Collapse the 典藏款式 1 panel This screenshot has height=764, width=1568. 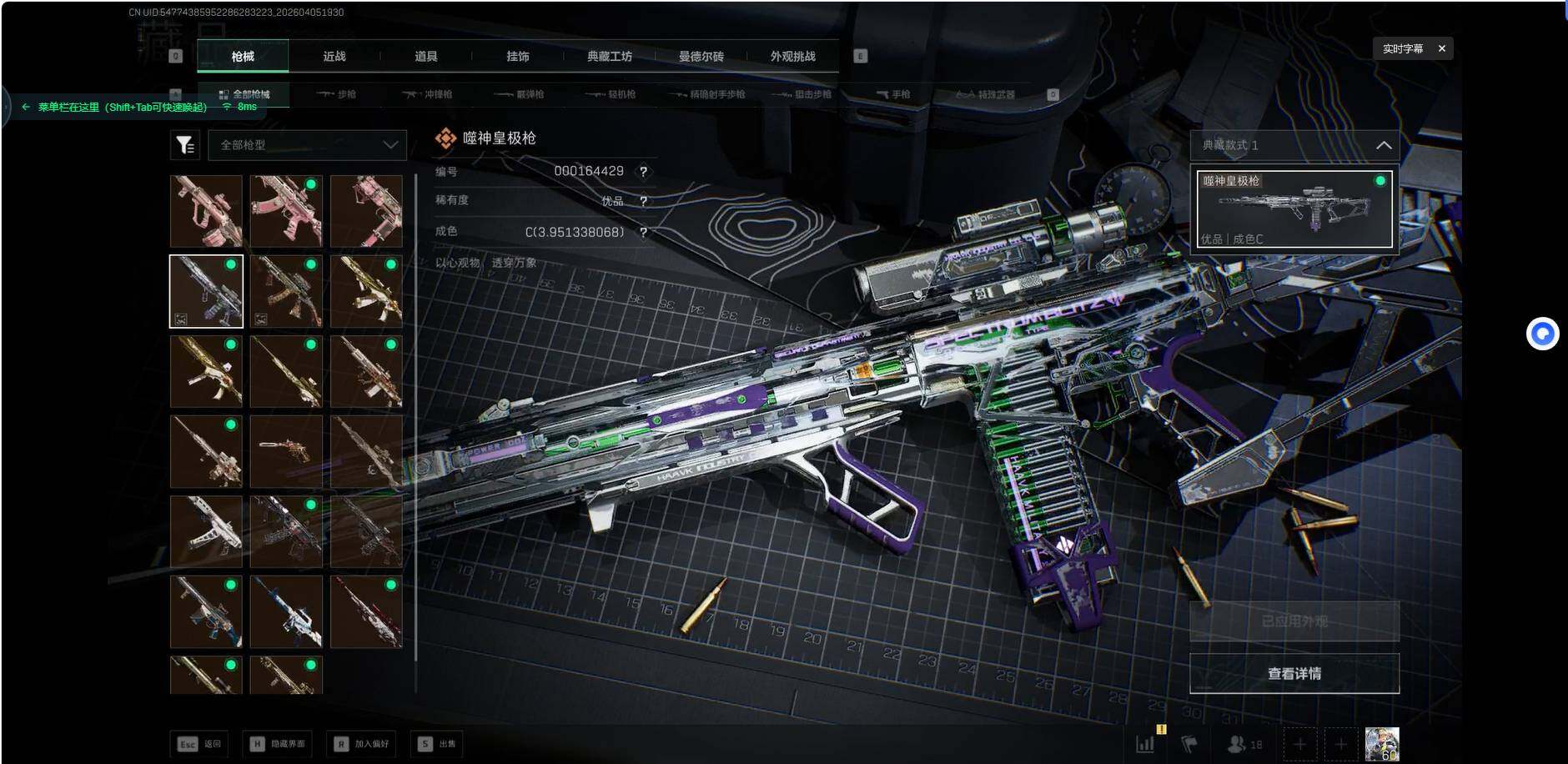(x=1383, y=145)
